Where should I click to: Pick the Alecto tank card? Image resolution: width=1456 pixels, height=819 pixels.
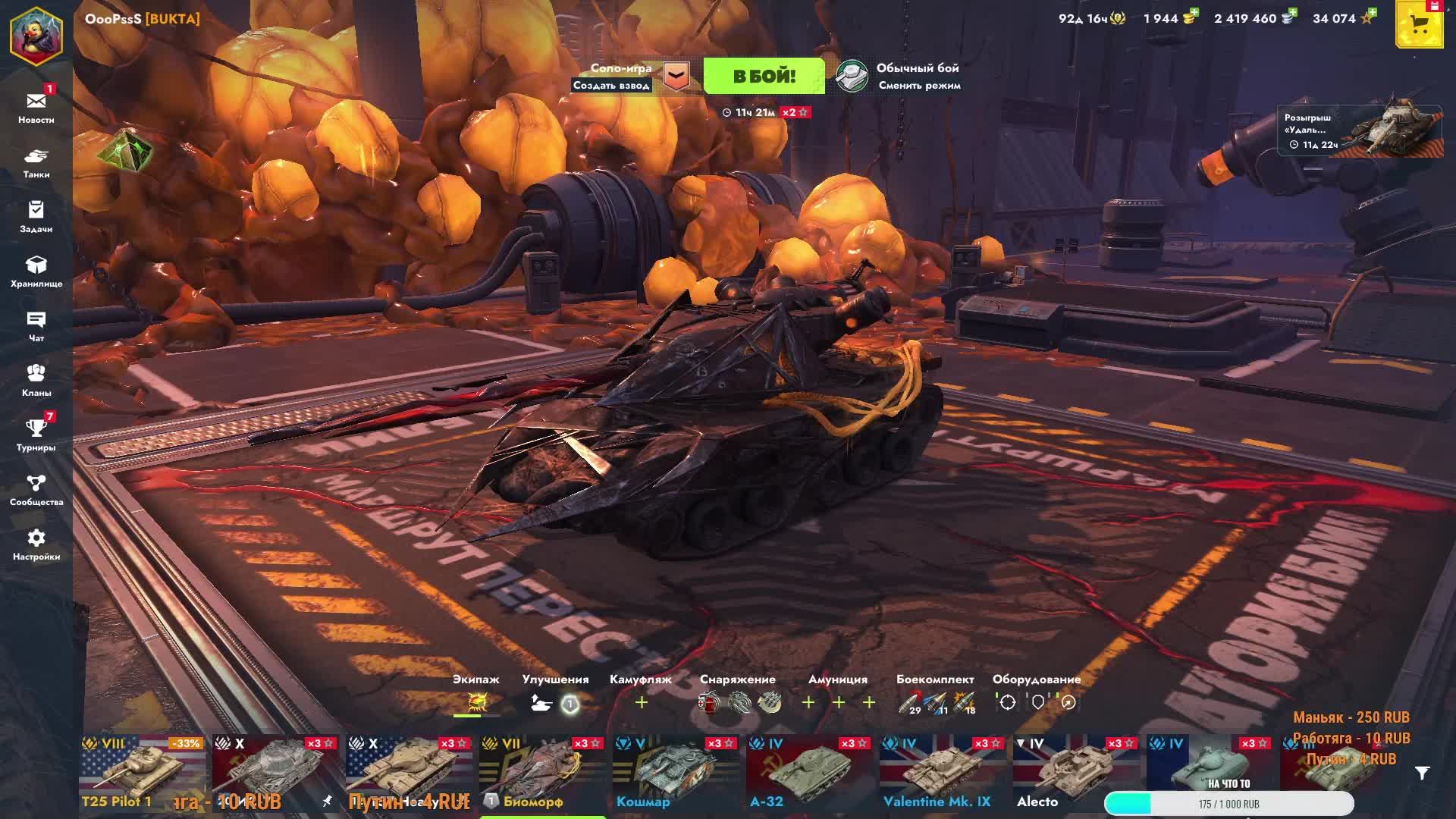pos(1077,773)
